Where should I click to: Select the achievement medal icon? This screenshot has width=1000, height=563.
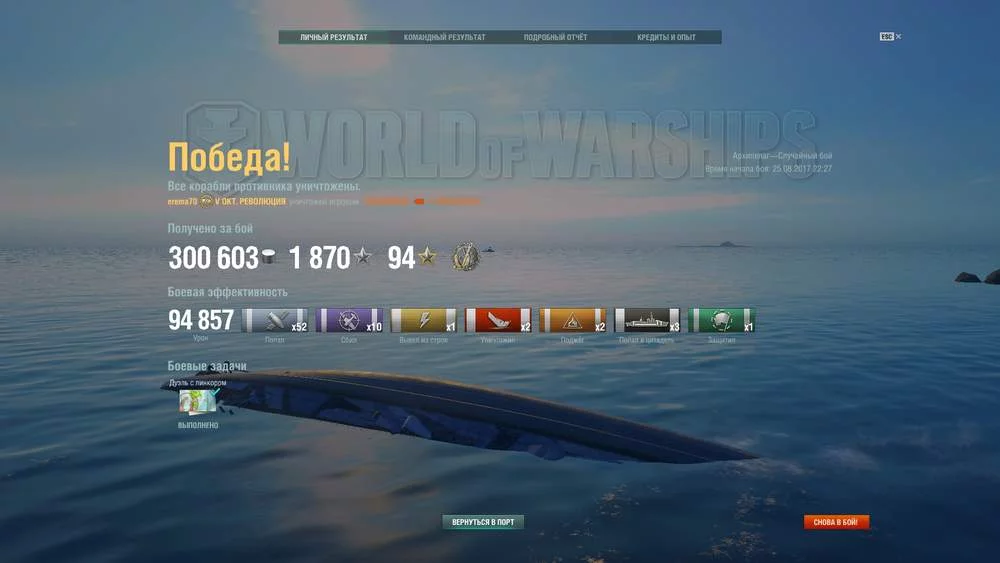pyautogui.click(x=465, y=257)
